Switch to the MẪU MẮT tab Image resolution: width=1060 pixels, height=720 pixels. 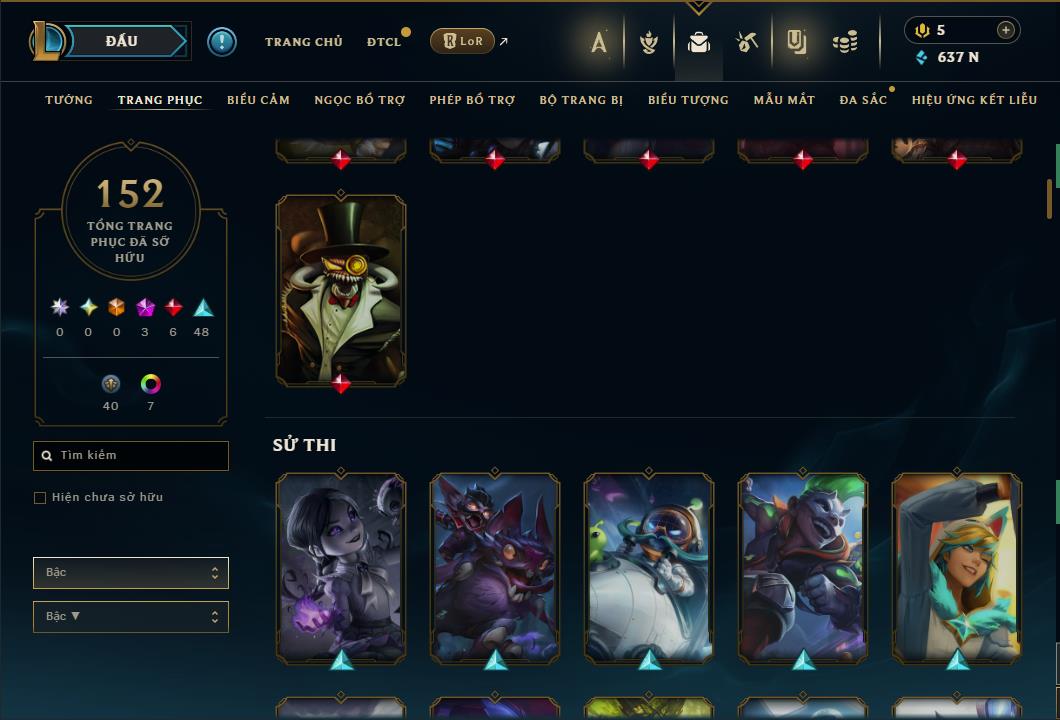click(x=784, y=100)
